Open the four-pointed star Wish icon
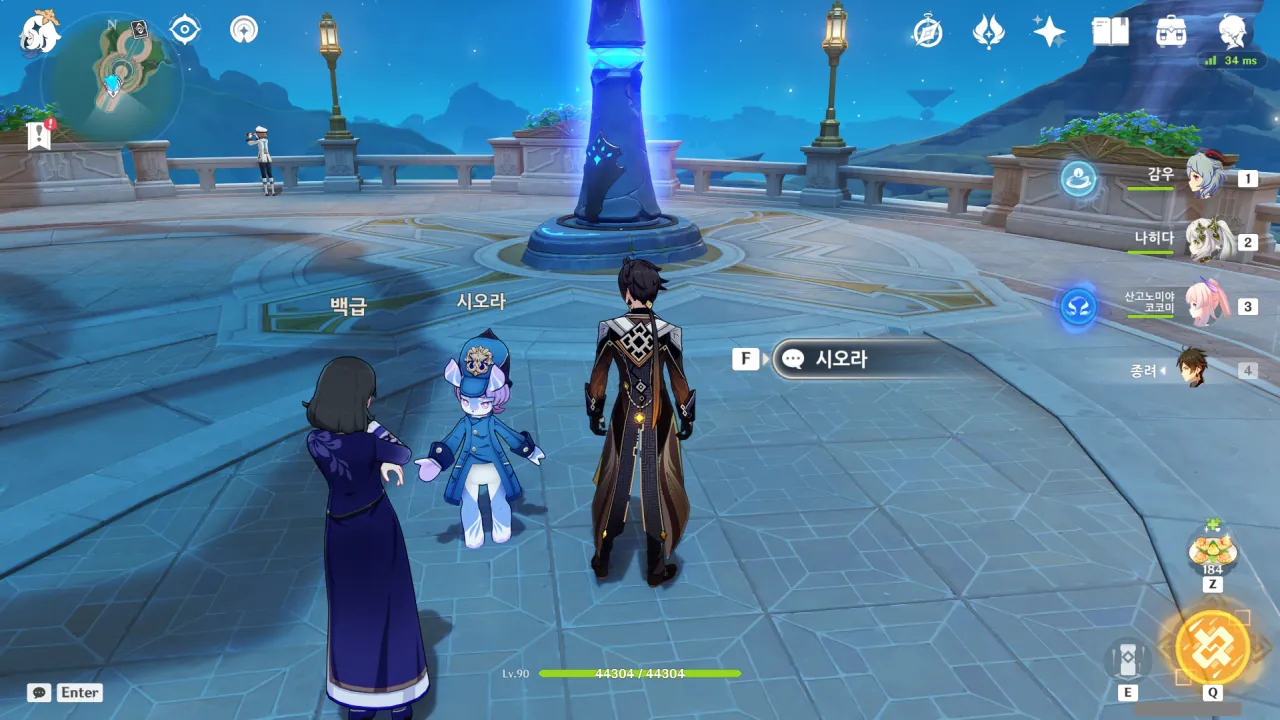The width and height of the screenshot is (1280, 720). click(1049, 32)
